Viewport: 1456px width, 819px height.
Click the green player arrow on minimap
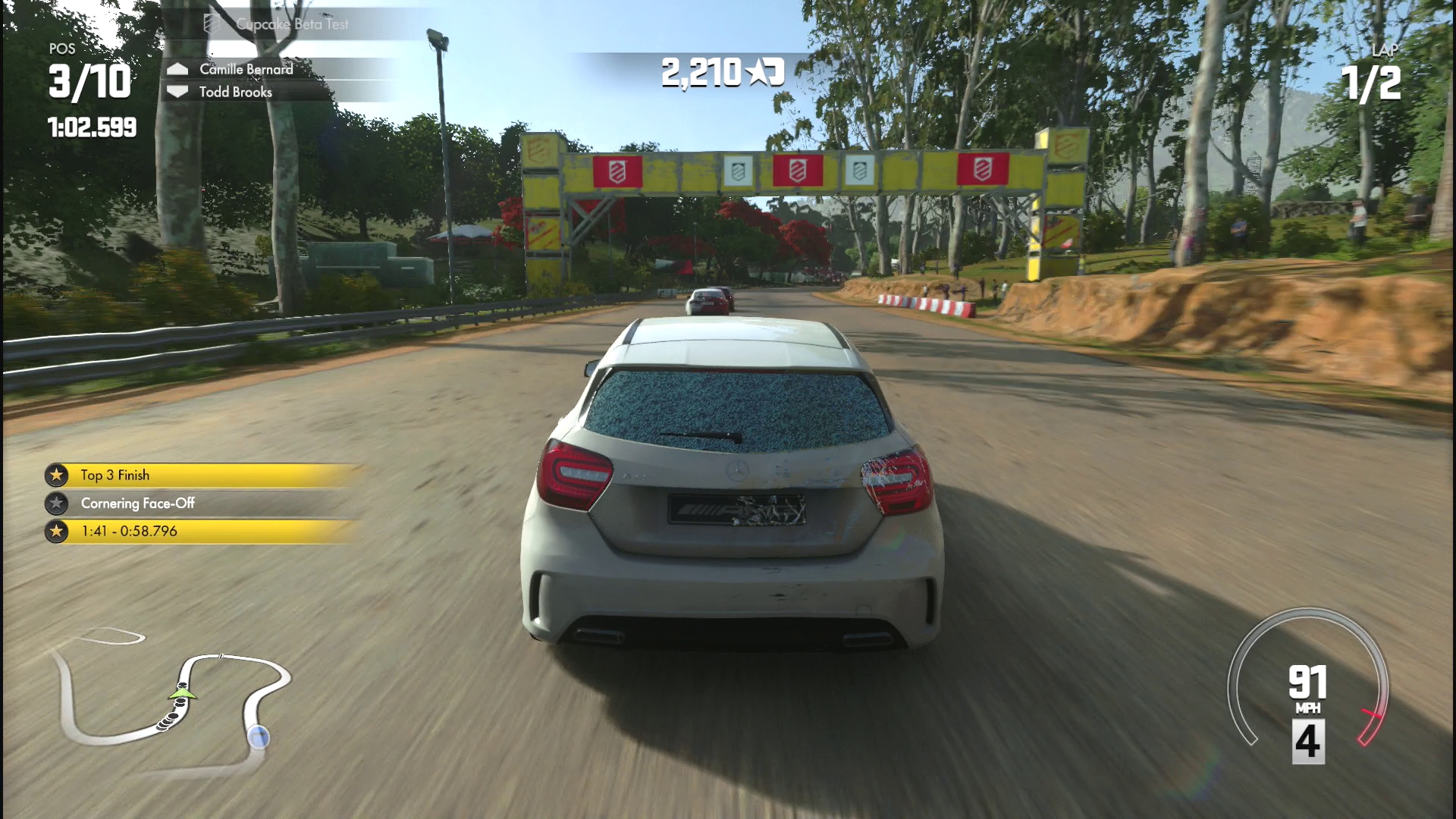(x=182, y=692)
